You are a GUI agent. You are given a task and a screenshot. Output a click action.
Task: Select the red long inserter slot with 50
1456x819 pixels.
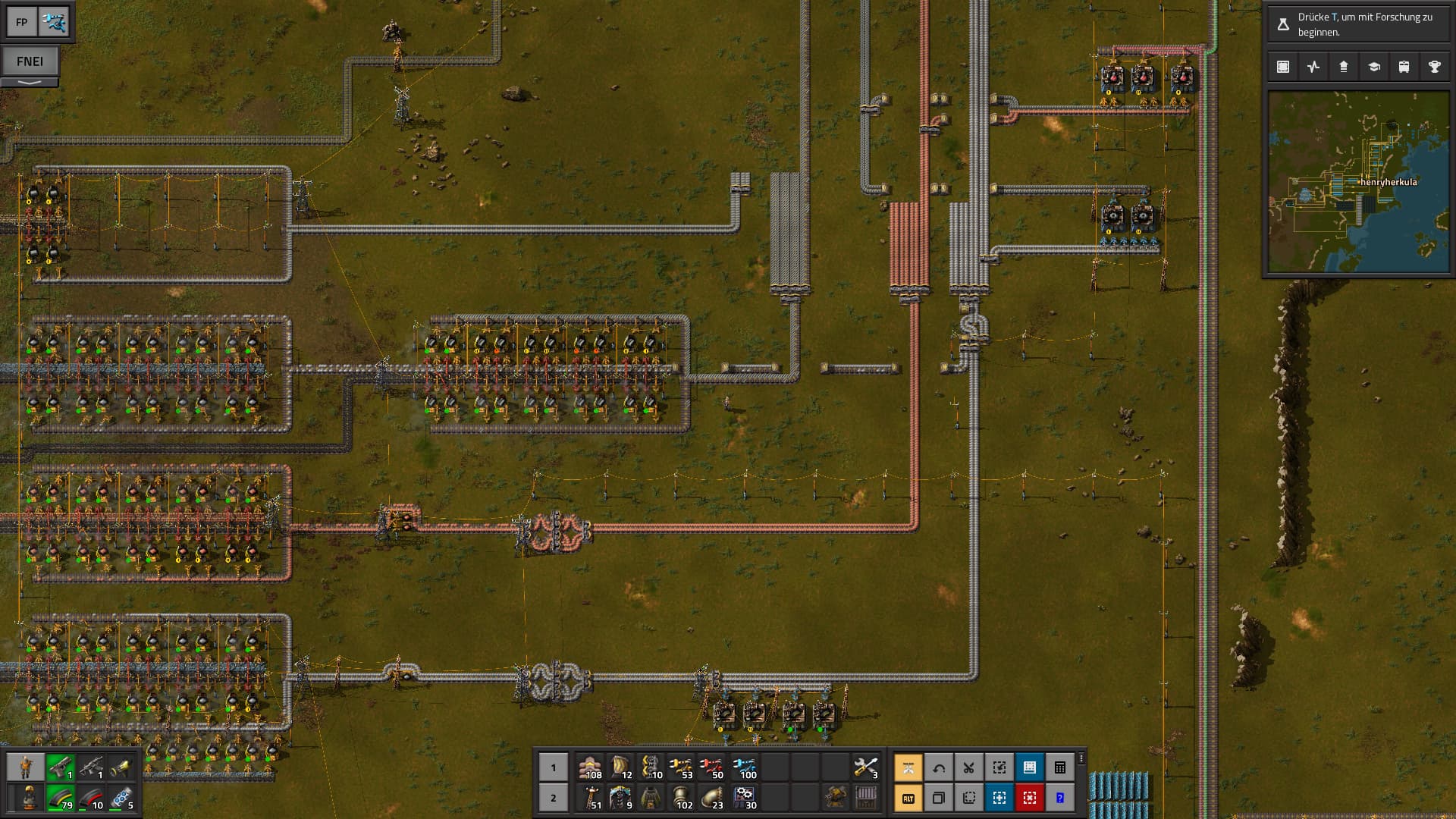click(x=711, y=767)
